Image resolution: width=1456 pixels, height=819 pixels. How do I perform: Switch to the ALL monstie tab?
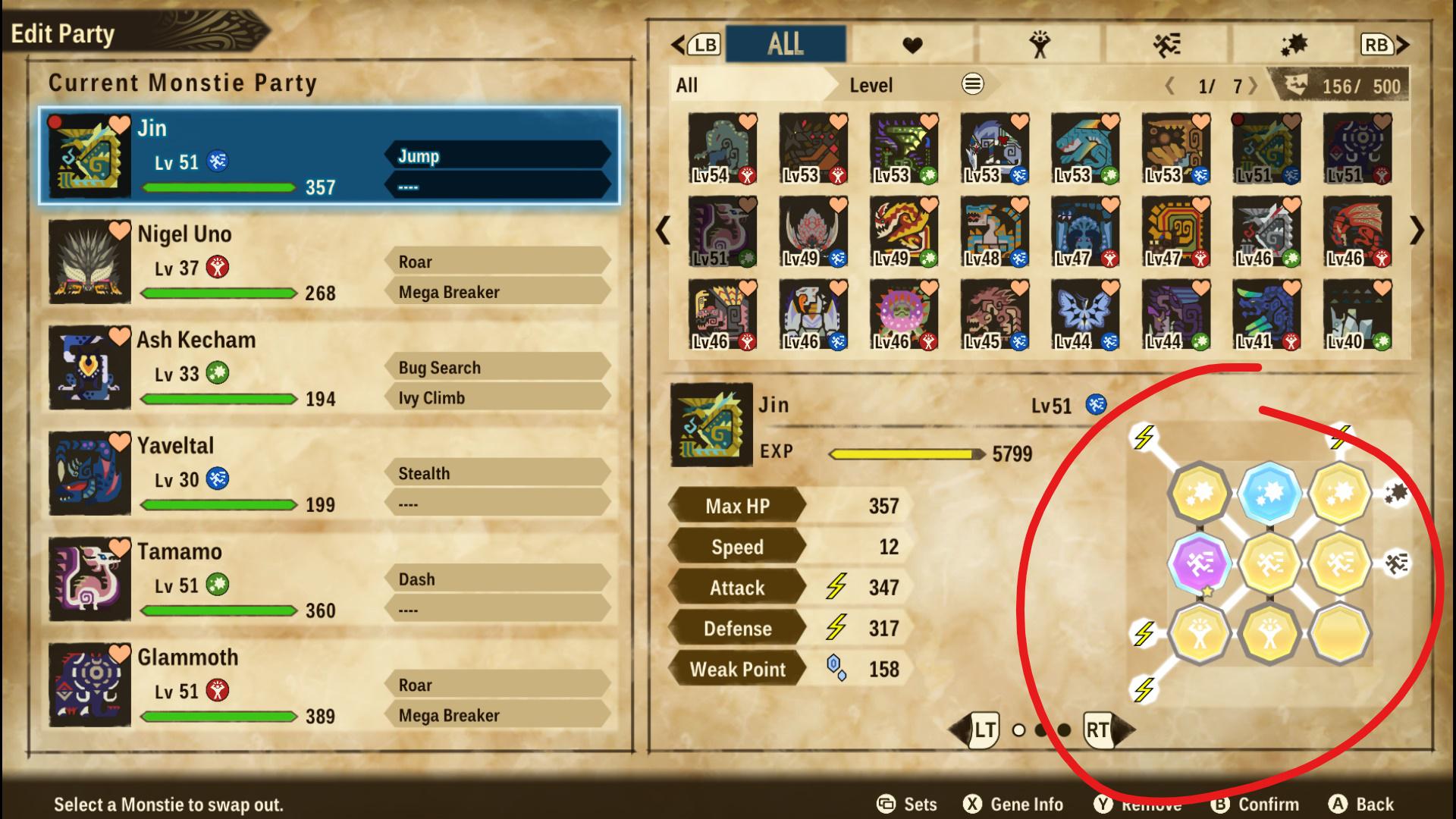click(786, 44)
